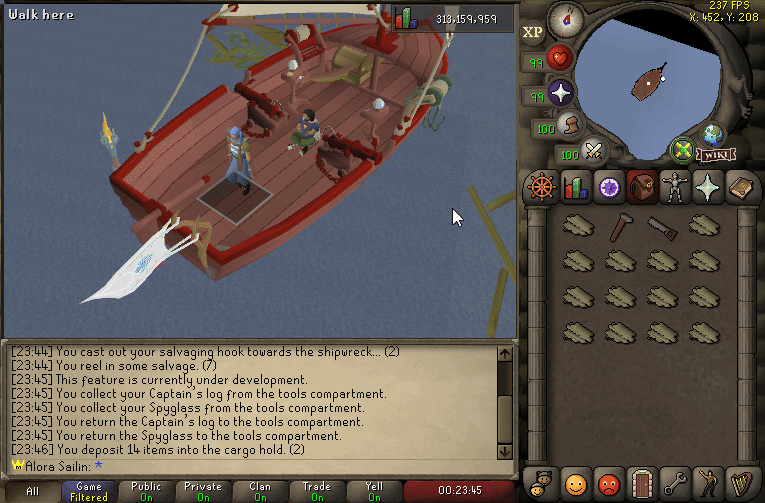765x503 pixels.
Task: Select the backpack inventory tab
Action: 641,187
